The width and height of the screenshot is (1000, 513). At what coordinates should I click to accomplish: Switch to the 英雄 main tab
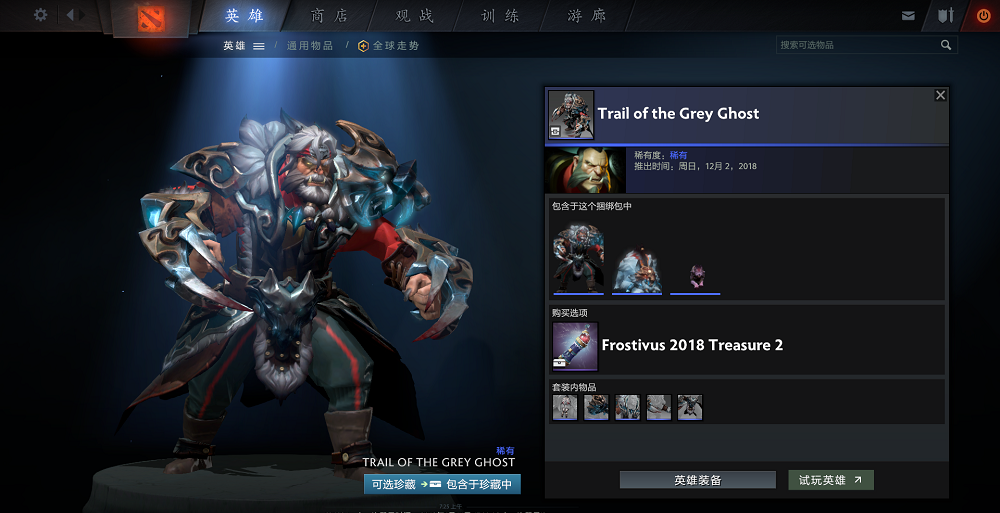coord(245,16)
